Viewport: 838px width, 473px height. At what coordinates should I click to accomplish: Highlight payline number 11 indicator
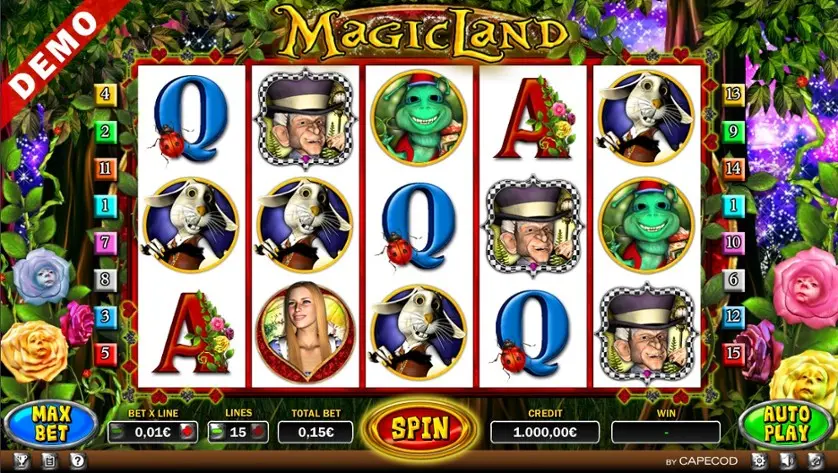tap(105, 168)
